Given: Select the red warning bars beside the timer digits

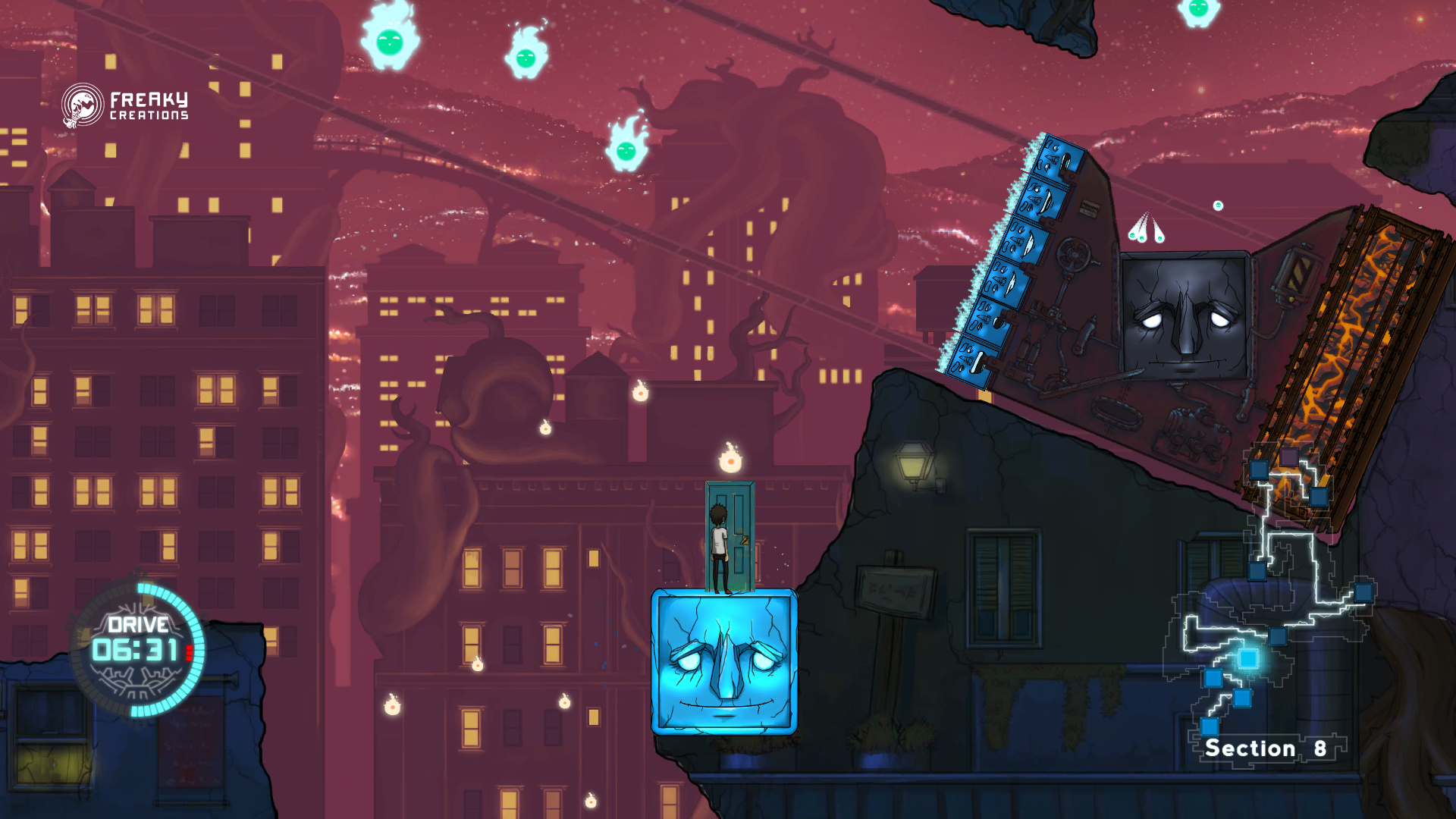Looking at the screenshot, I should click(x=189, y=652).
